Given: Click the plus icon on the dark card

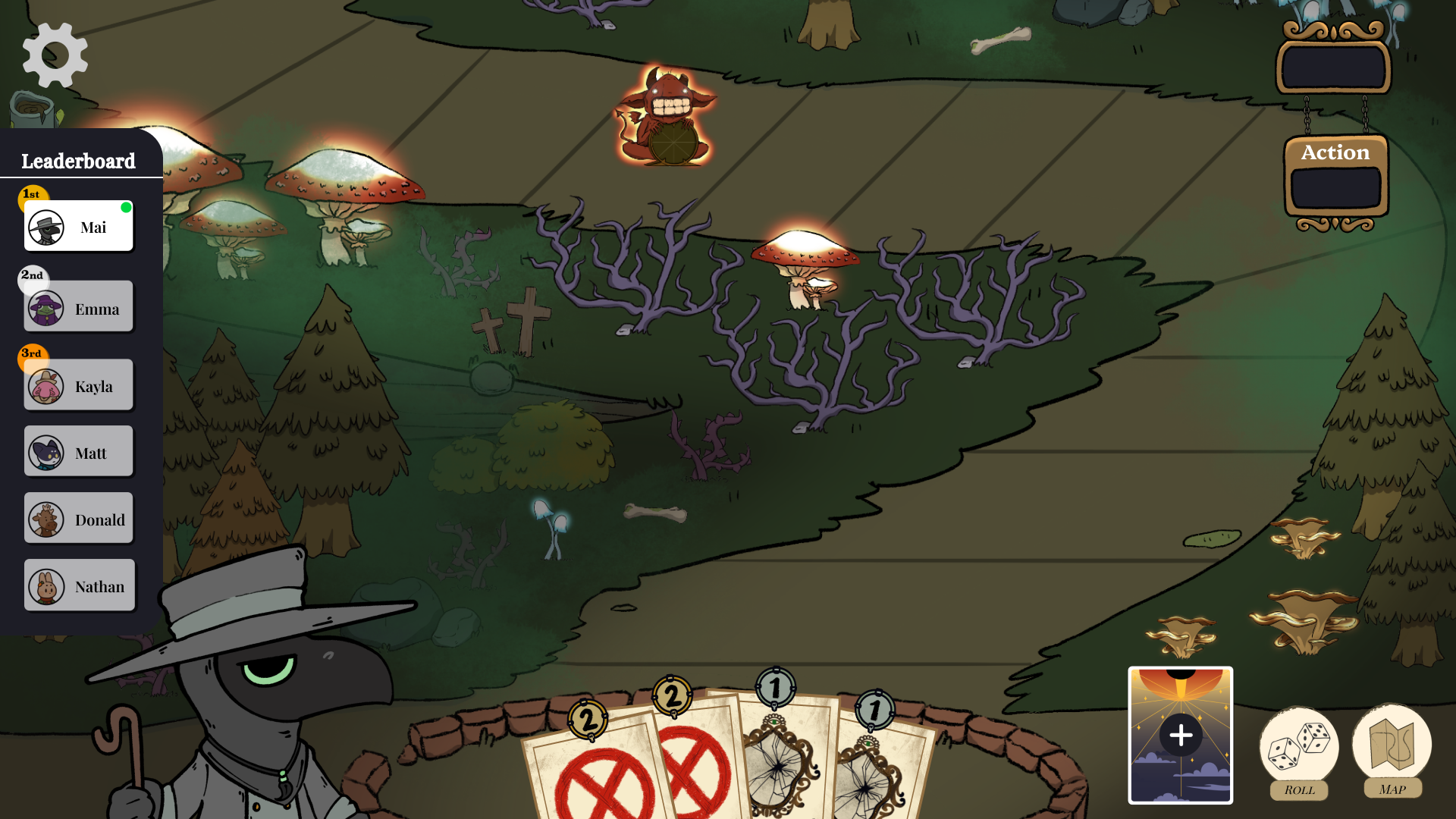Looking at the screenshot, I should click(x=1180, y=734).
